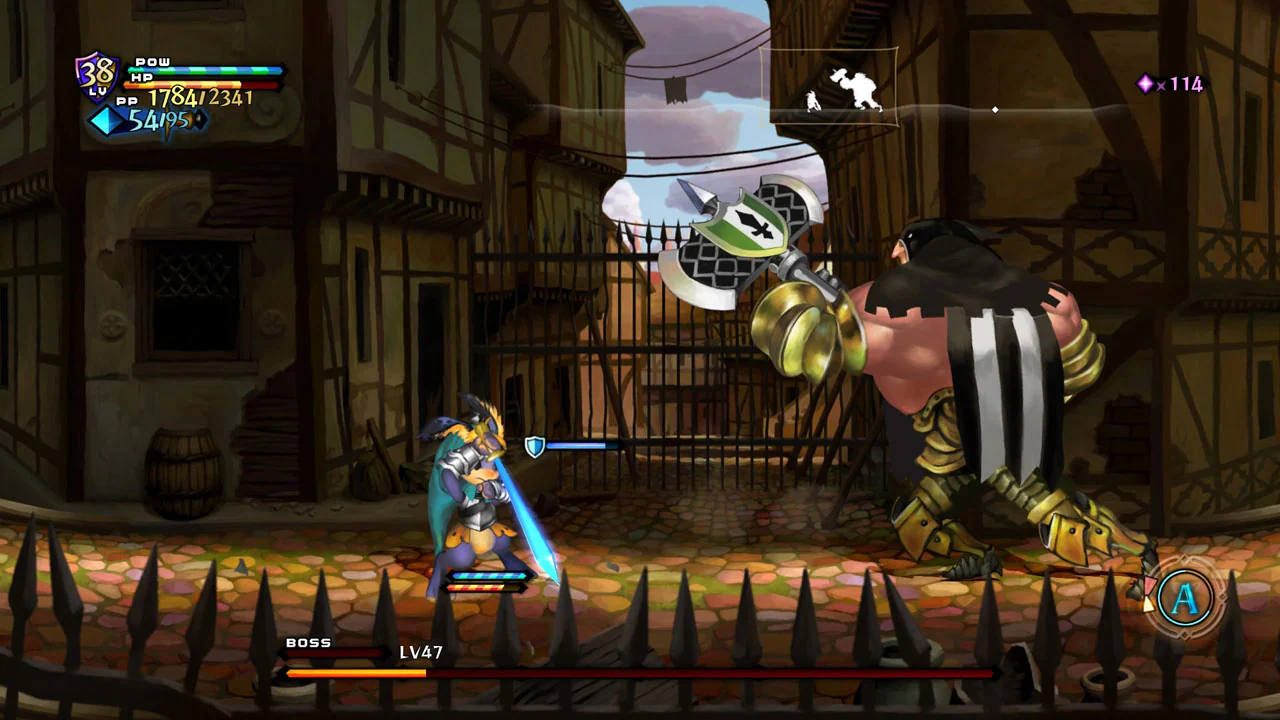Select the A button prompt circle
The width and height of the screenshot is (1280, 720).
point(1184,598)
